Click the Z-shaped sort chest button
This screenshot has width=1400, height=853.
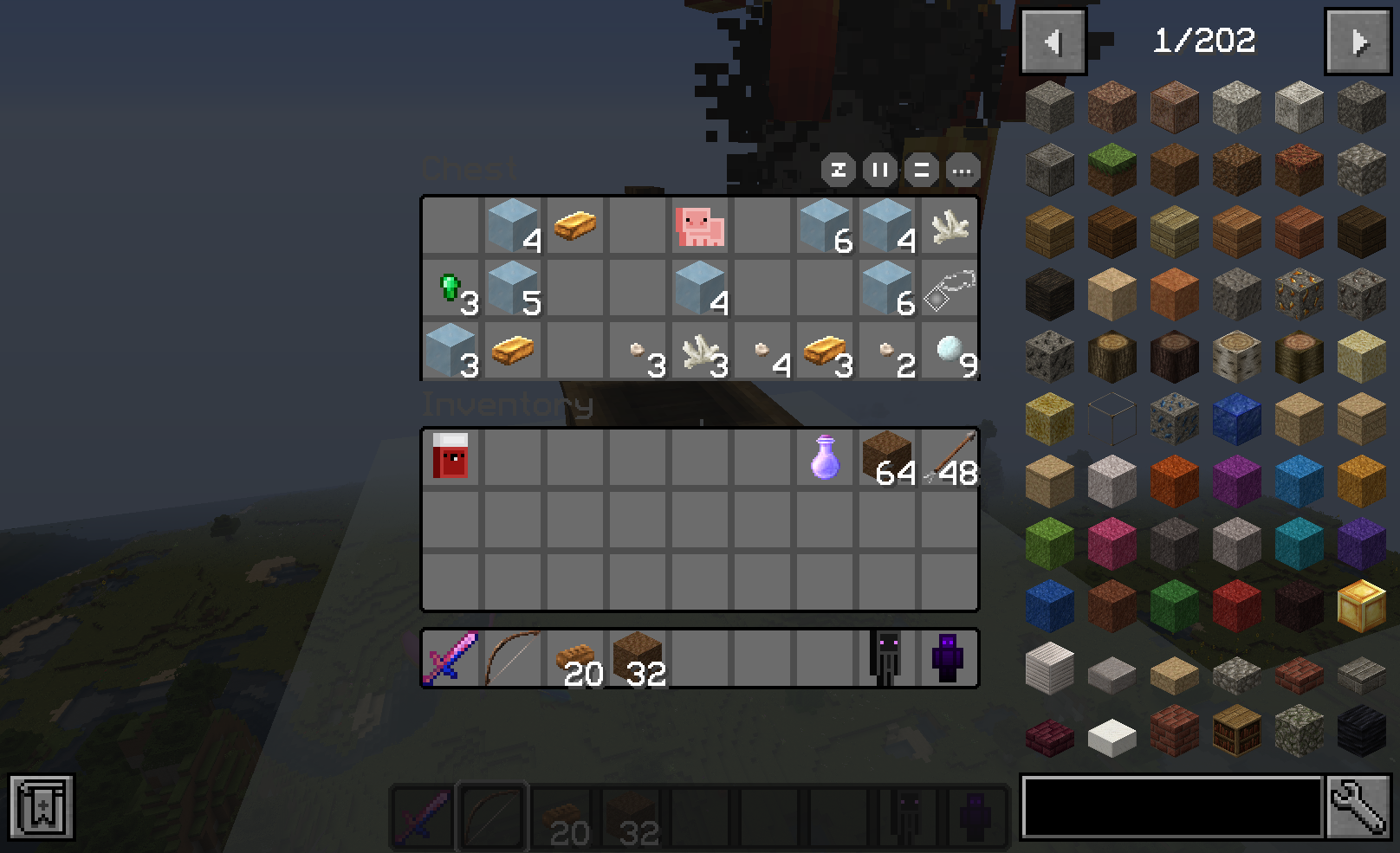(x=837, y=171)
